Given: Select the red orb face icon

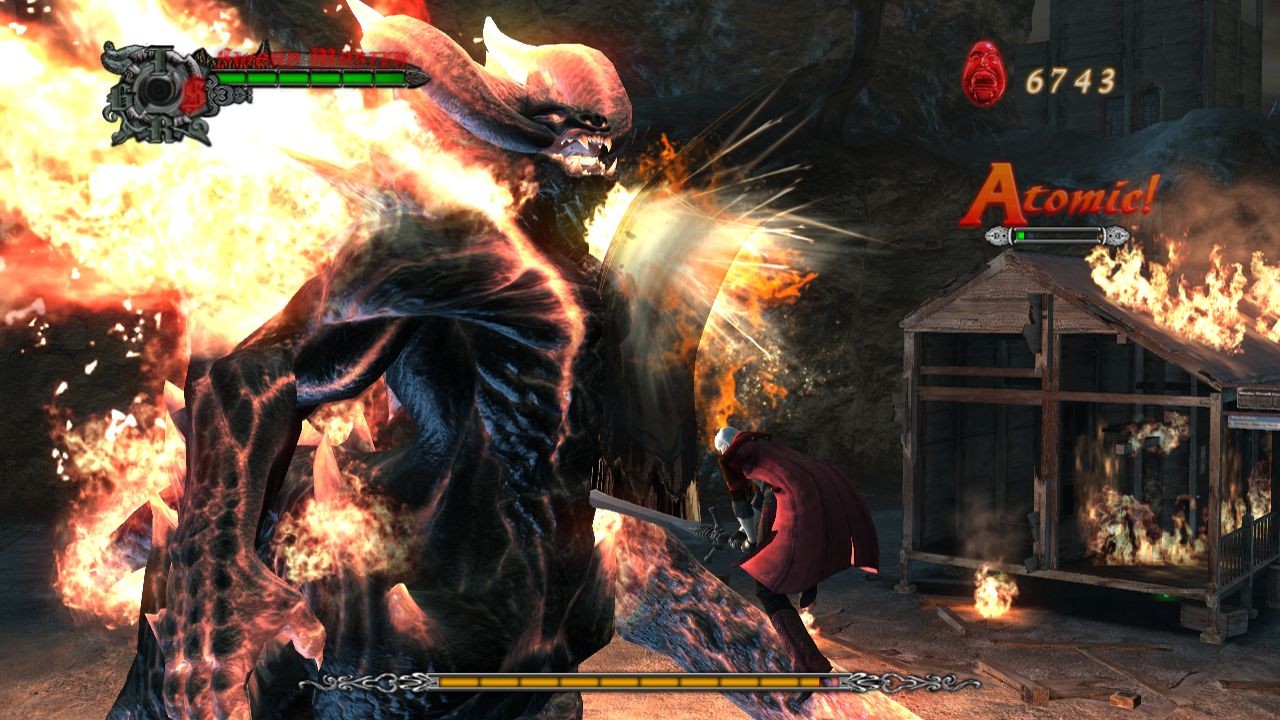Looking at the screenshot, I should [984, 74].
